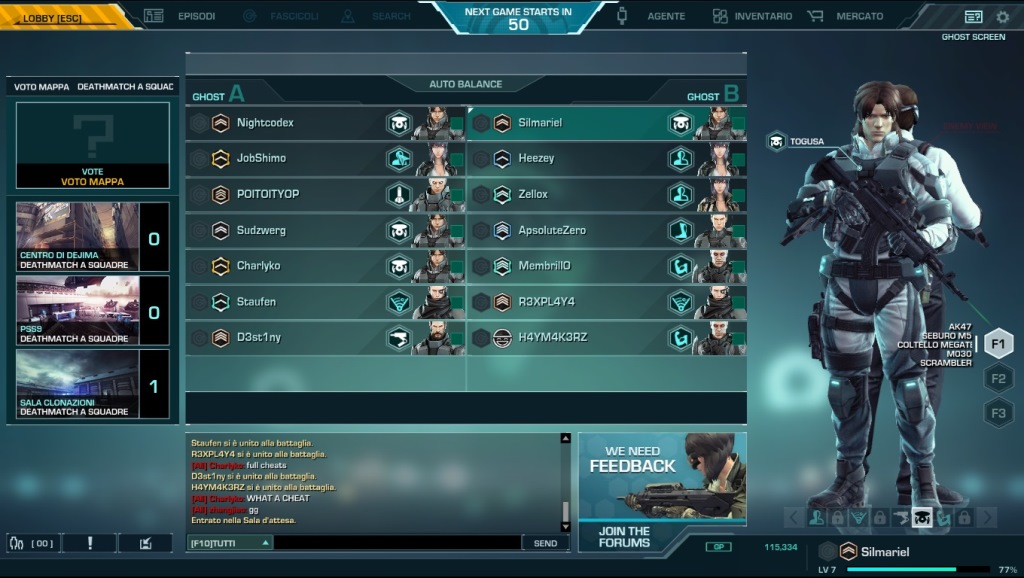Switch to loadout F2
This screenshot has height=578, width=1024.
(998, 379)
